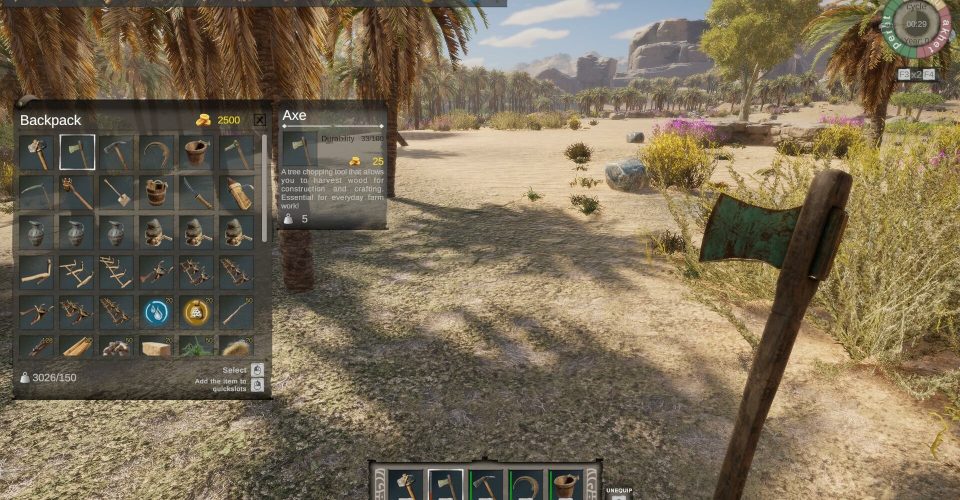Select the highlighted axe in the backpack
This screenshot has height=500, width=960.
click(77, 153)
